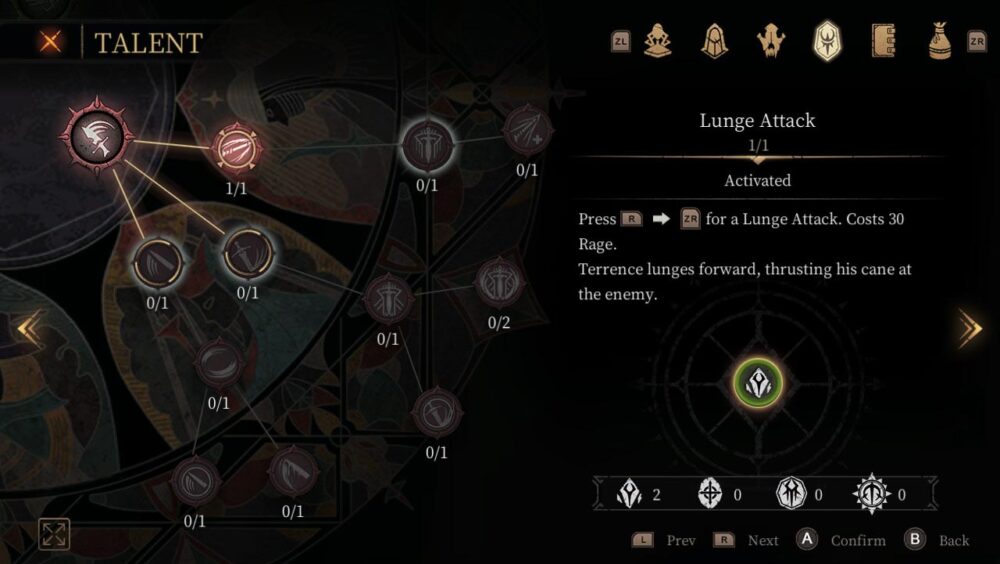Open the beast skull tab
Screen dimensions: 1000x564
771,41
